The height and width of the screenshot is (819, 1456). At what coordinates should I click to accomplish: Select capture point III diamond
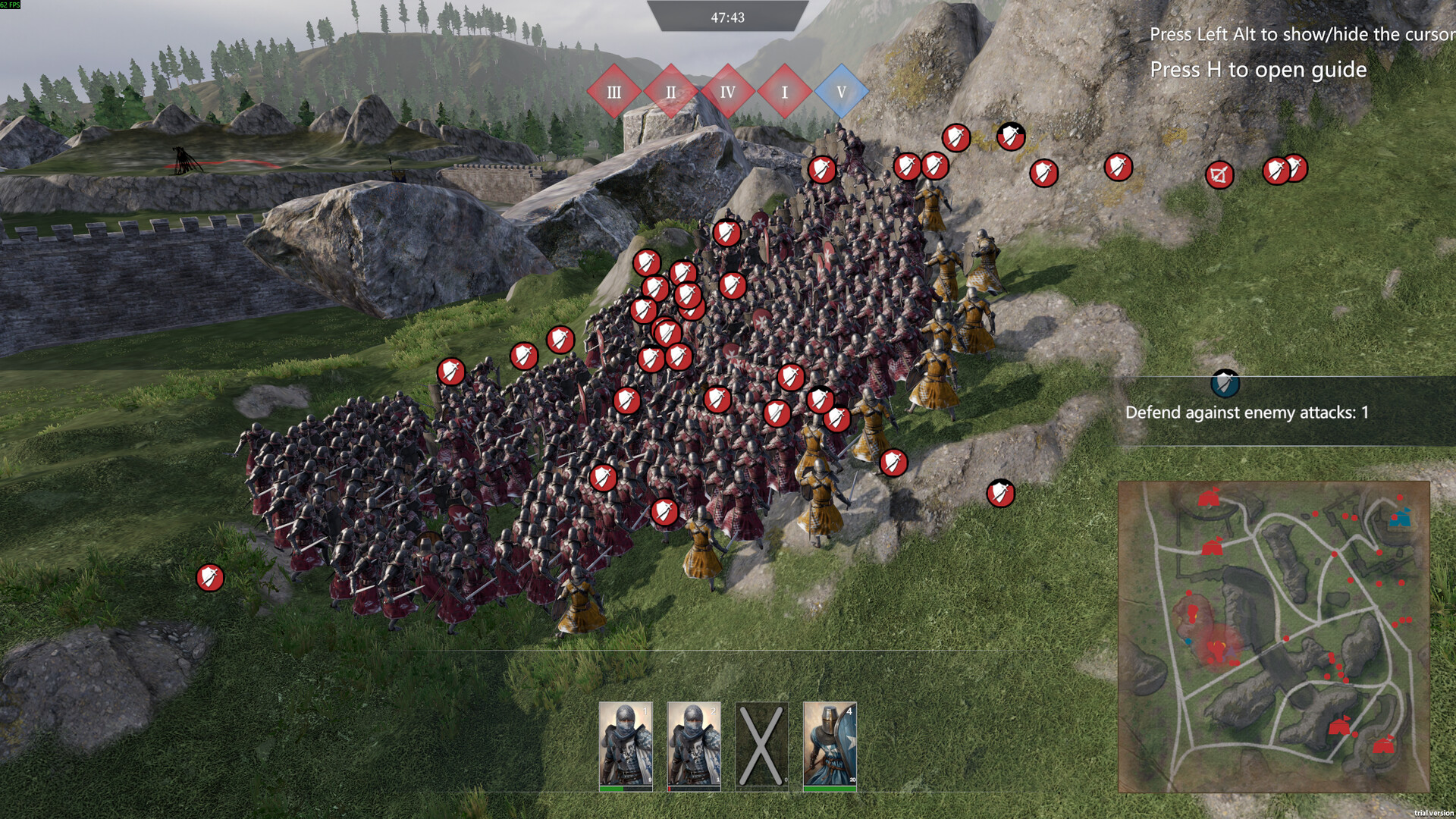(x=613, y=92)
